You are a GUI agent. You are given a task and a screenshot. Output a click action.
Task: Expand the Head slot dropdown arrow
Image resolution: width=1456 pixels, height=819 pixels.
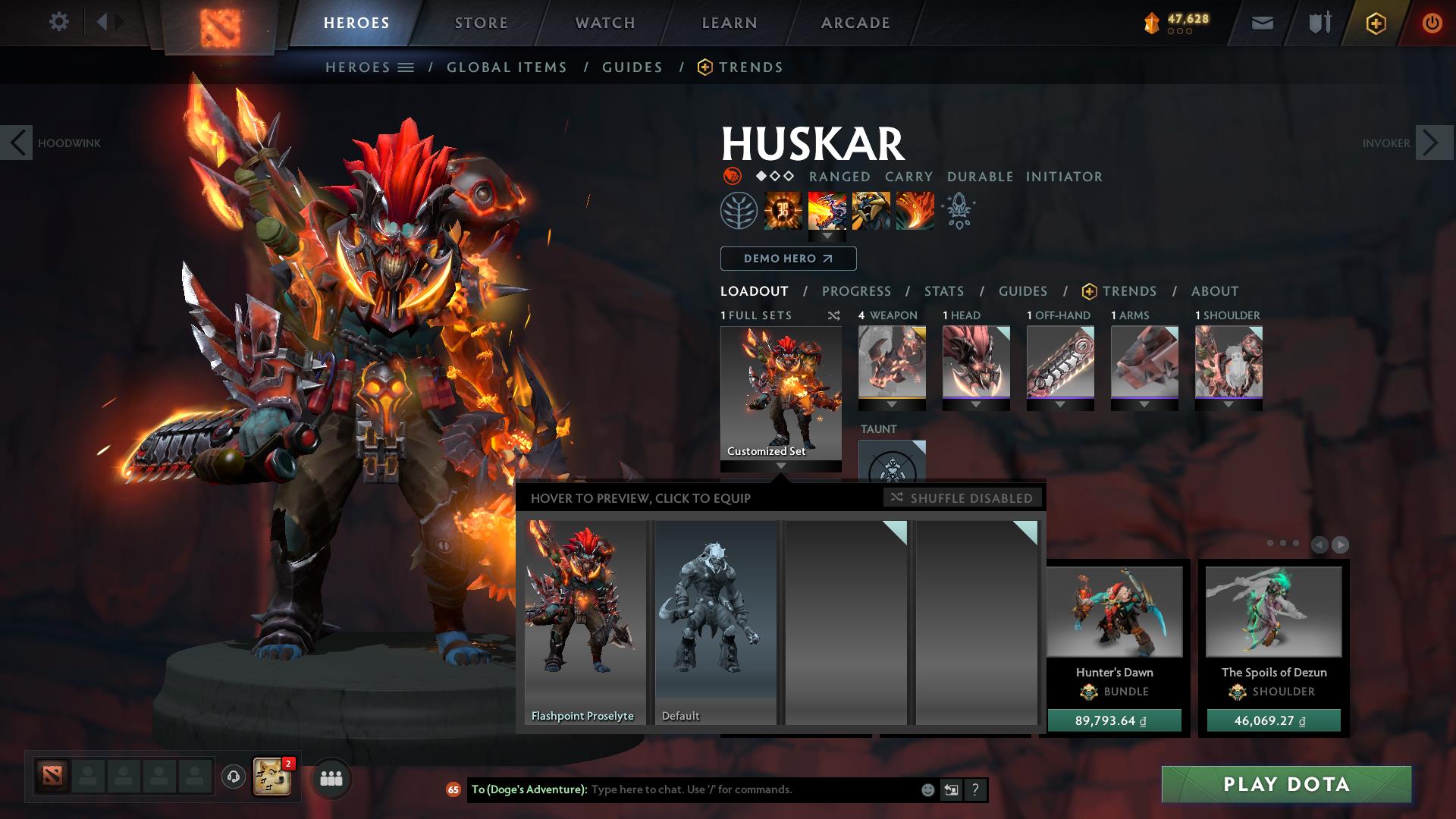(976, 405)
